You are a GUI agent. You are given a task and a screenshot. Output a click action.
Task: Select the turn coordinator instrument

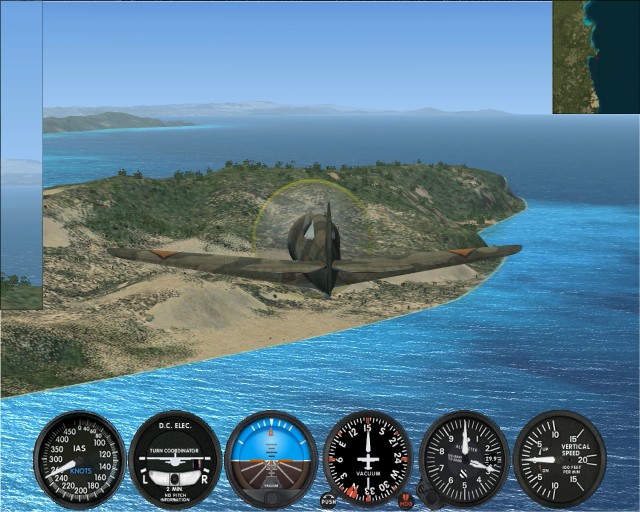click(175, 460)
